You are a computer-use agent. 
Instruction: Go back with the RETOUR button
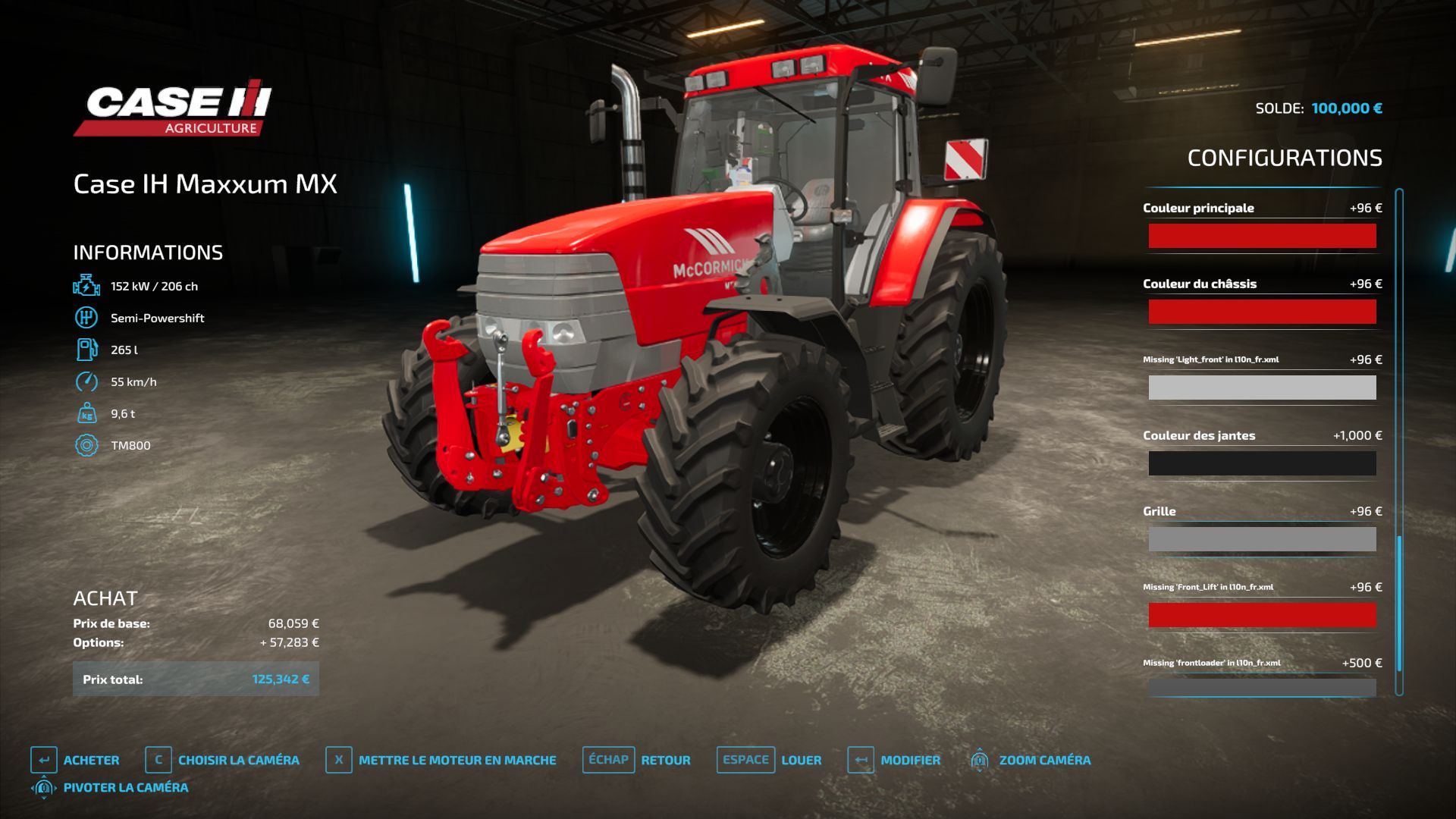(636, 760)
